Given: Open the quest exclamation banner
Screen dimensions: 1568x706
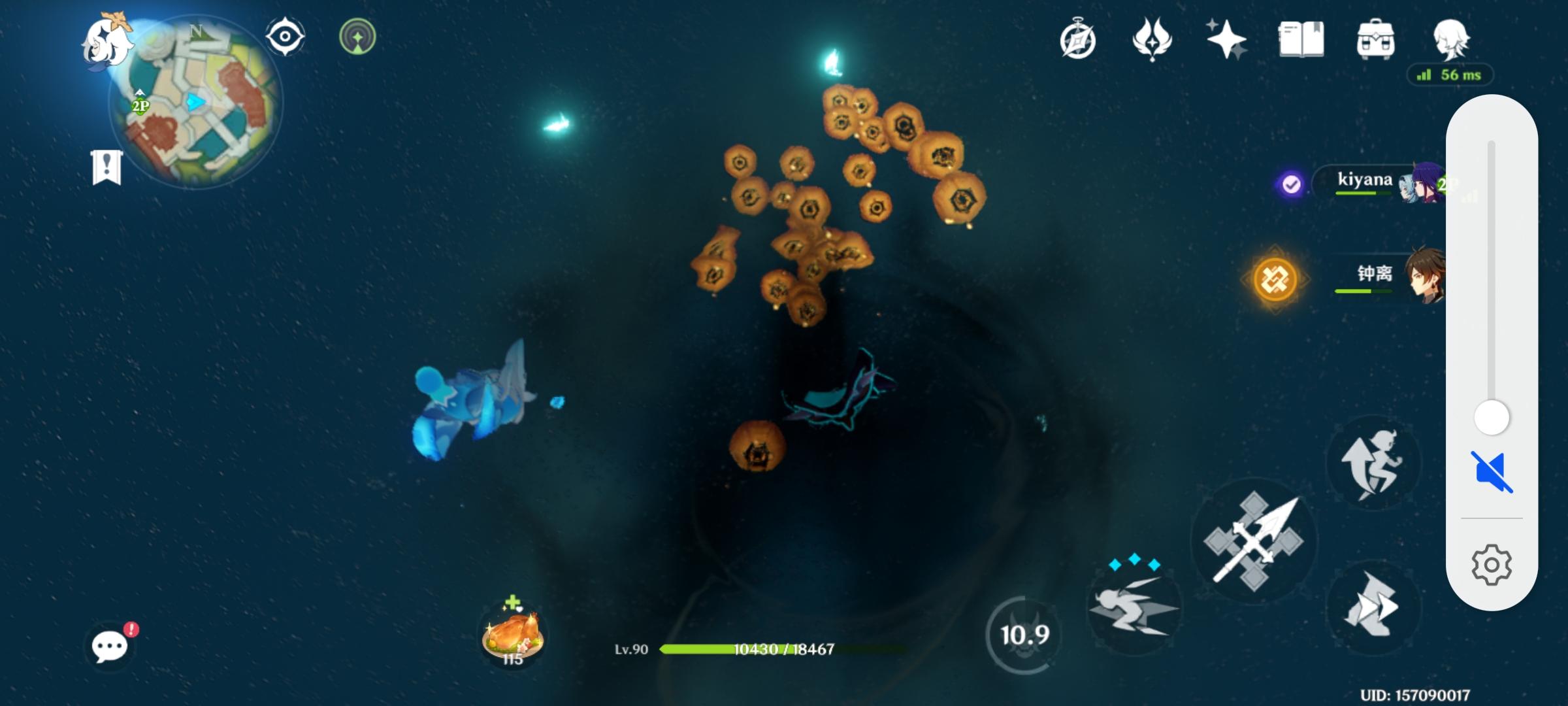Looking at the screenshot, I should pyautogui.click(x=106, y=167).
